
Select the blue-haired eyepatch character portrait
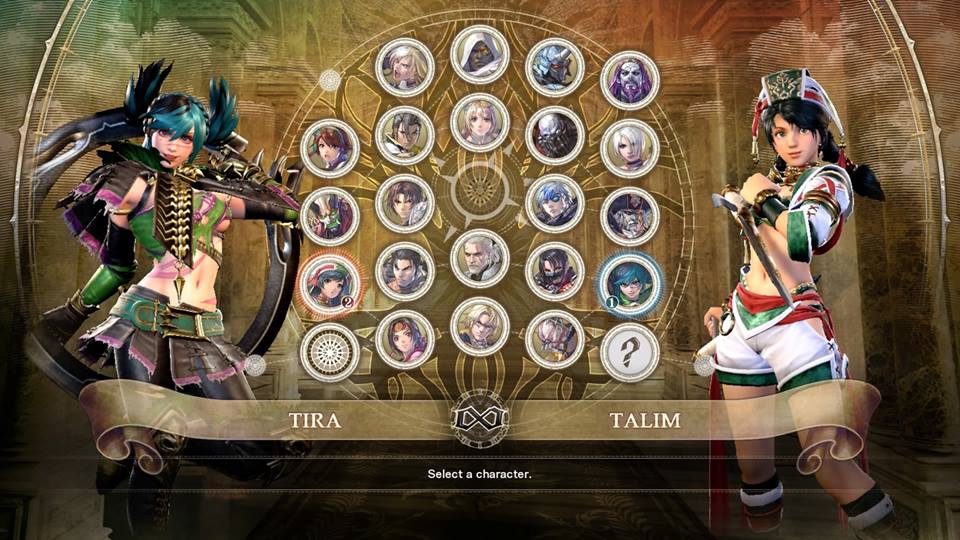point(555,203)
